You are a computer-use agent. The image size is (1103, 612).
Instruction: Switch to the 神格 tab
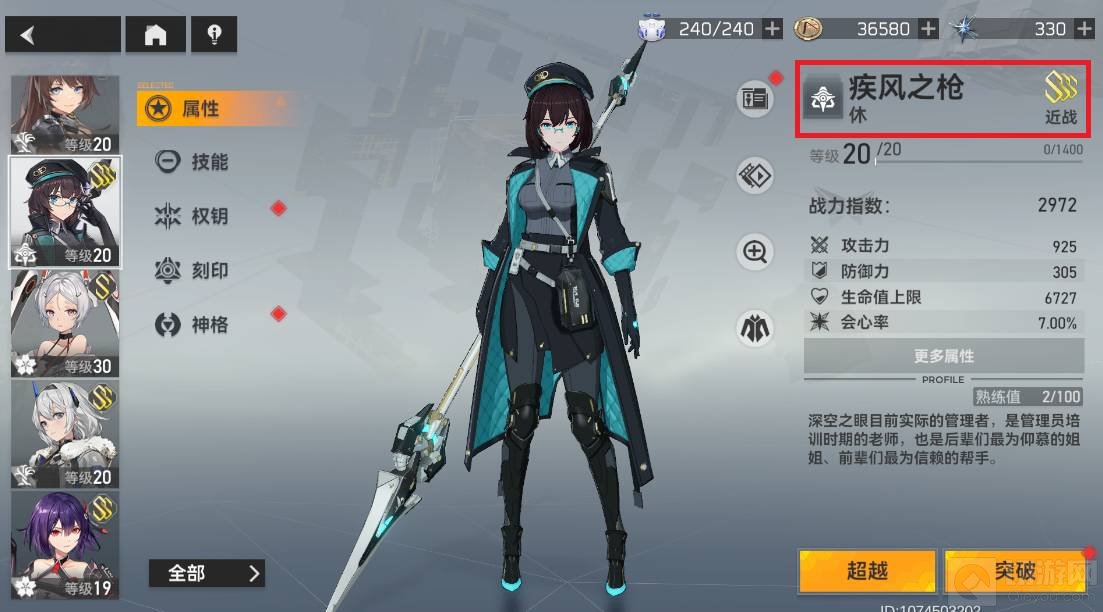click(209, 324)
